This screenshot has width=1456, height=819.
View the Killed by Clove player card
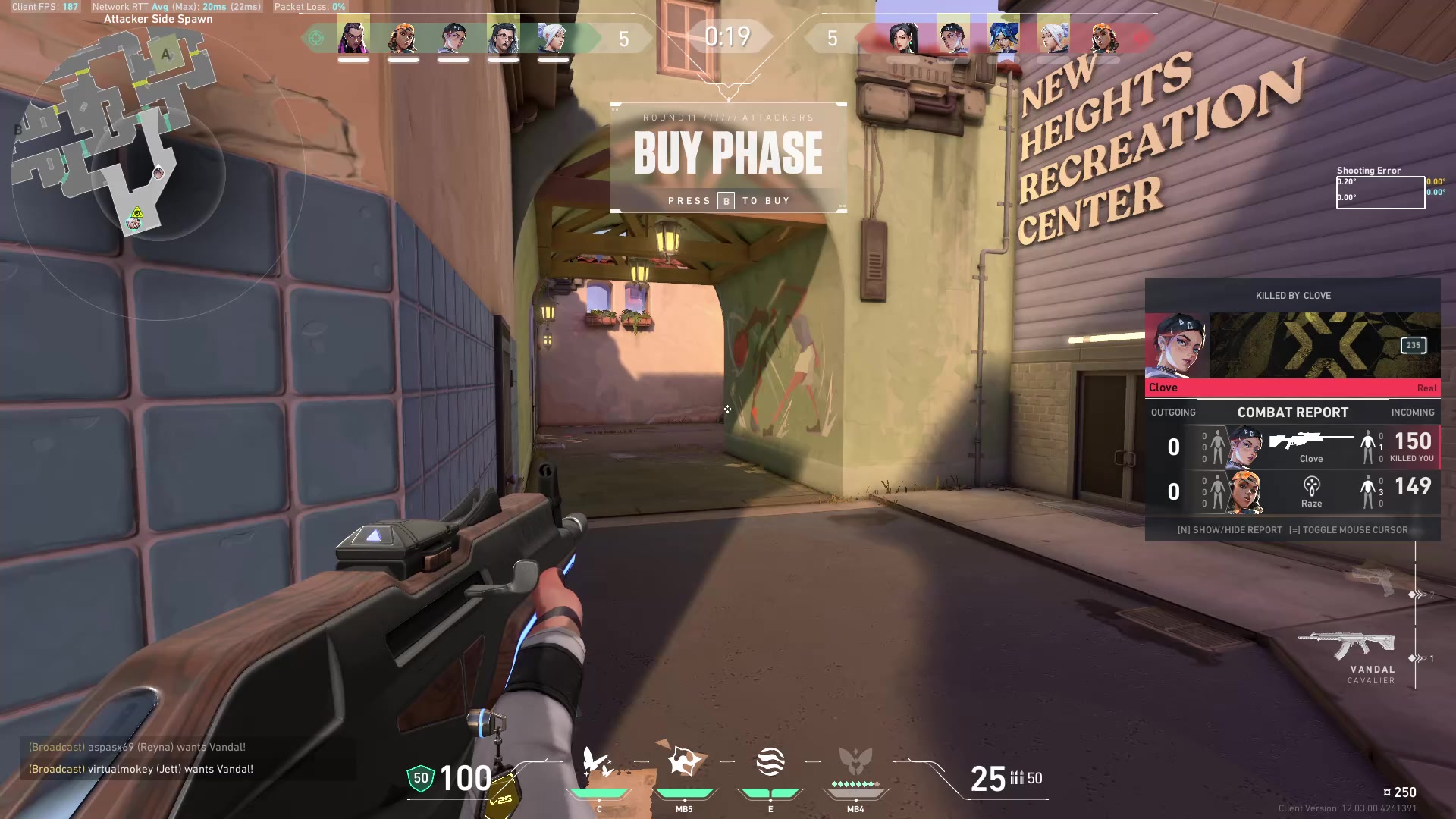coord(1292,345)
